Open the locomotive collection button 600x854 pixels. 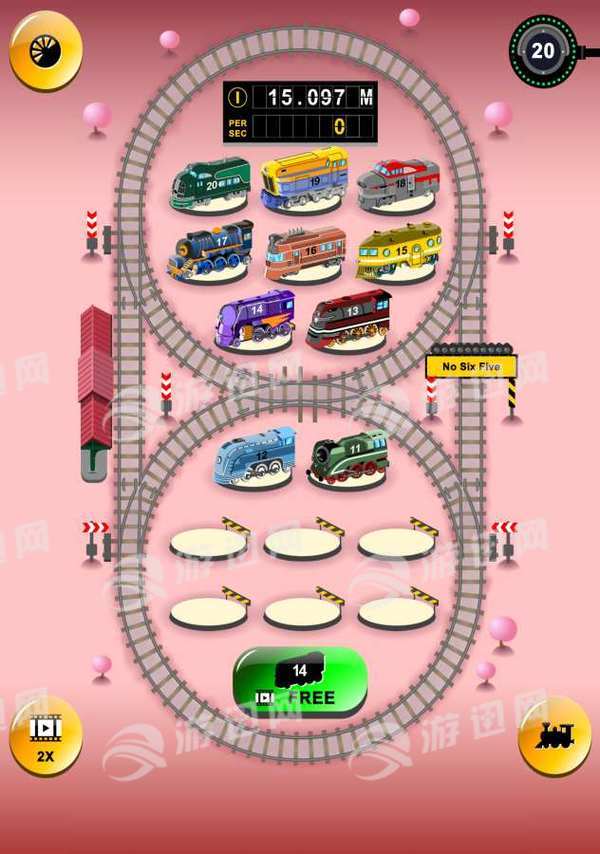(x=554, y=736)
